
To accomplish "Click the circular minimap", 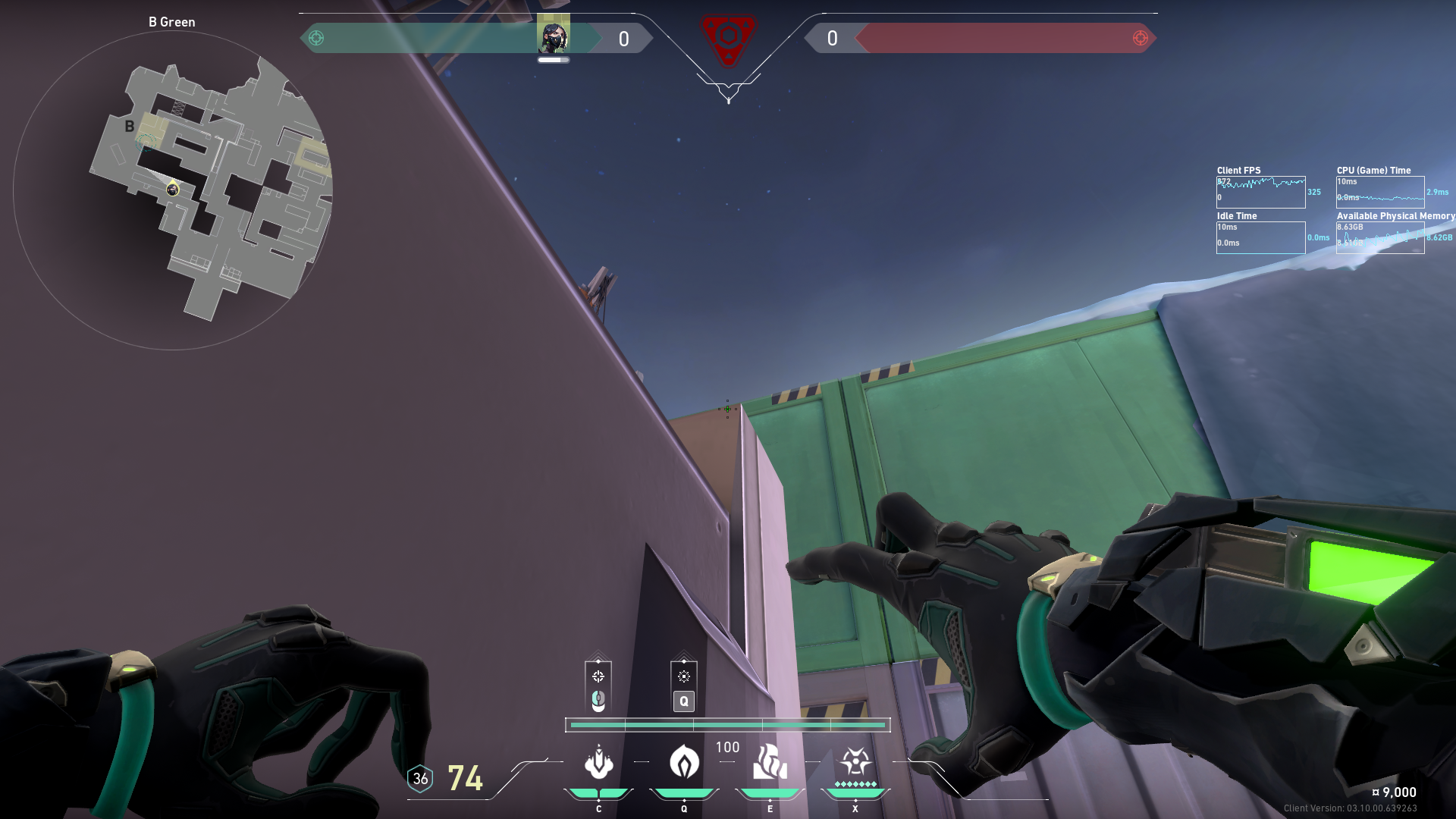I will (x=173, y=190).
